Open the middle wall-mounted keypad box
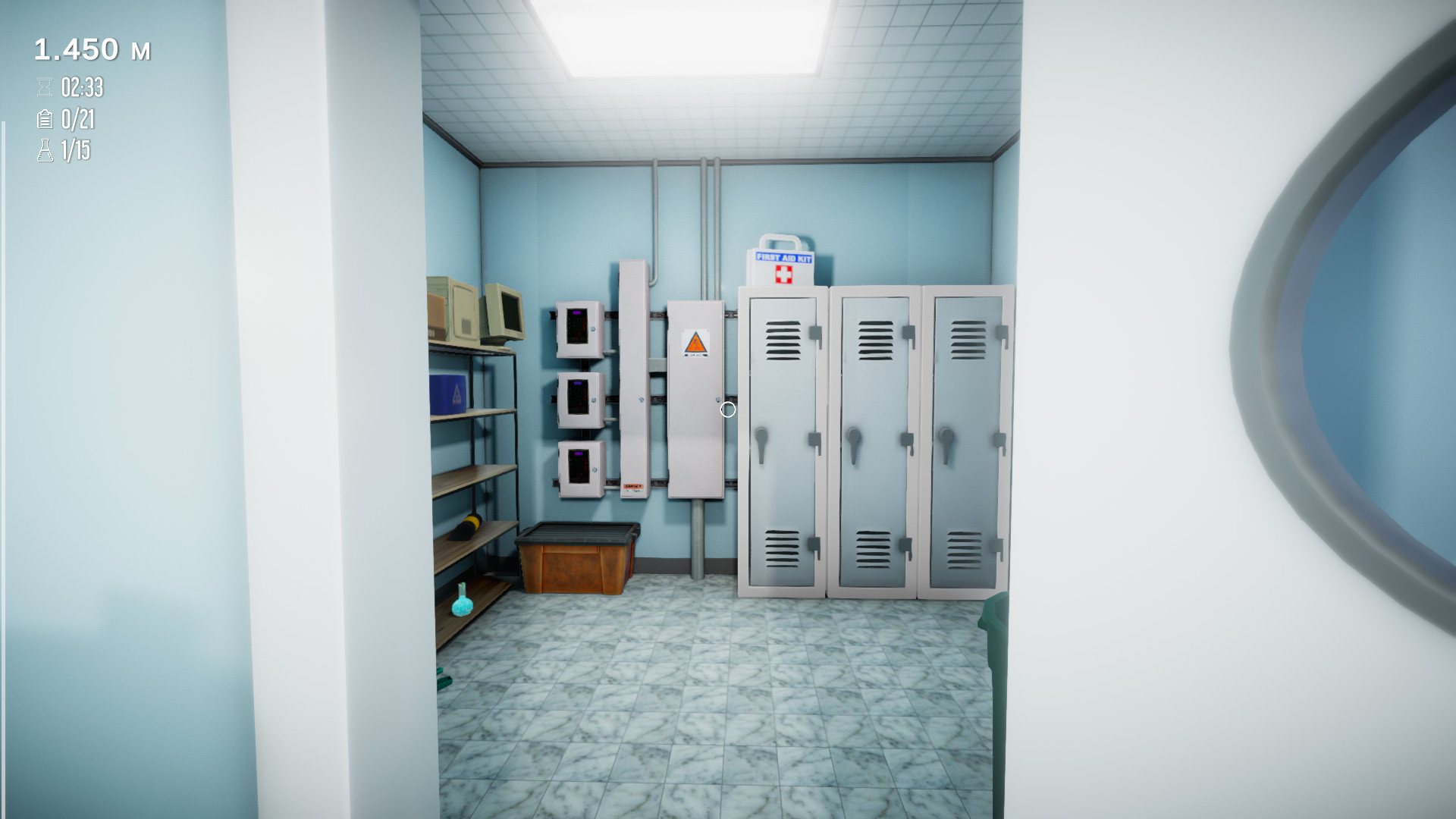The height and width of the screenshot is (819, 1456). [578, 398]
